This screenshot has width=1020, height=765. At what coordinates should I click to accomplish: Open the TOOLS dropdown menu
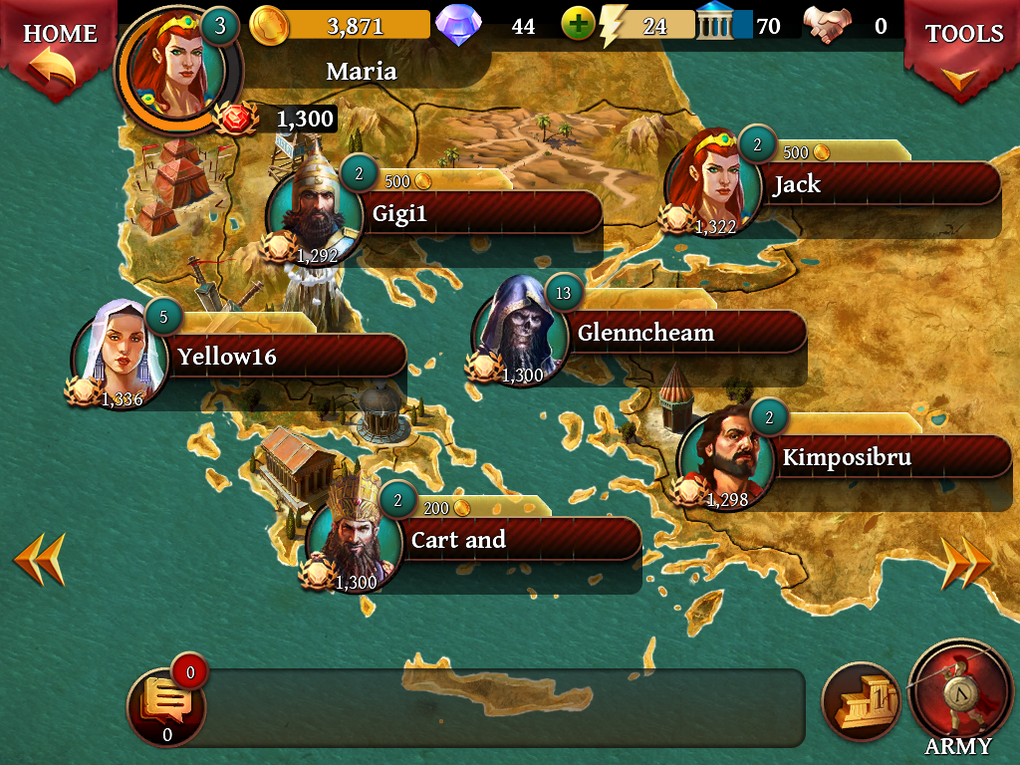click(963, 50)
